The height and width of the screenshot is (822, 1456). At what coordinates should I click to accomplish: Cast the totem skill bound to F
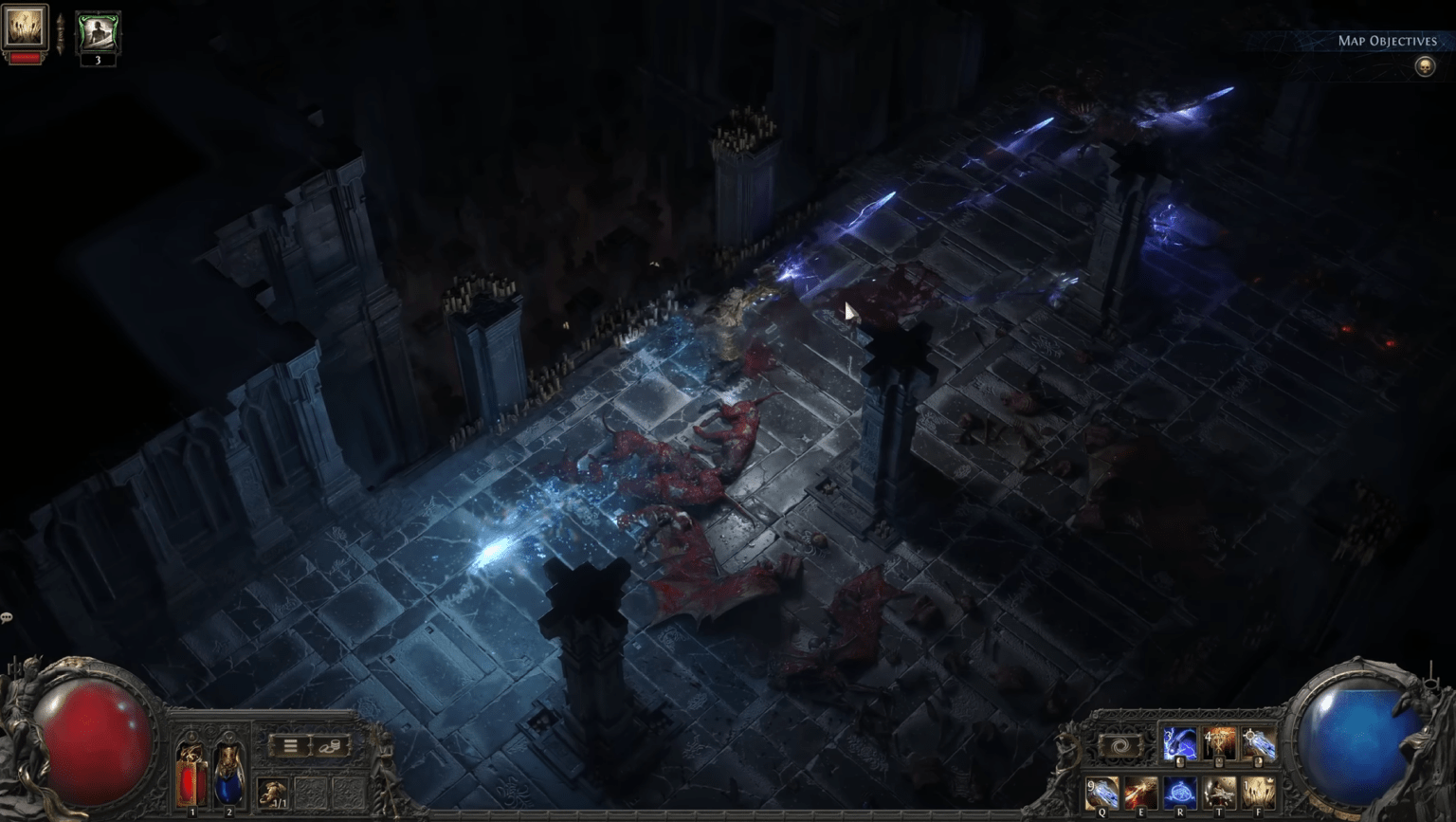1259,792
